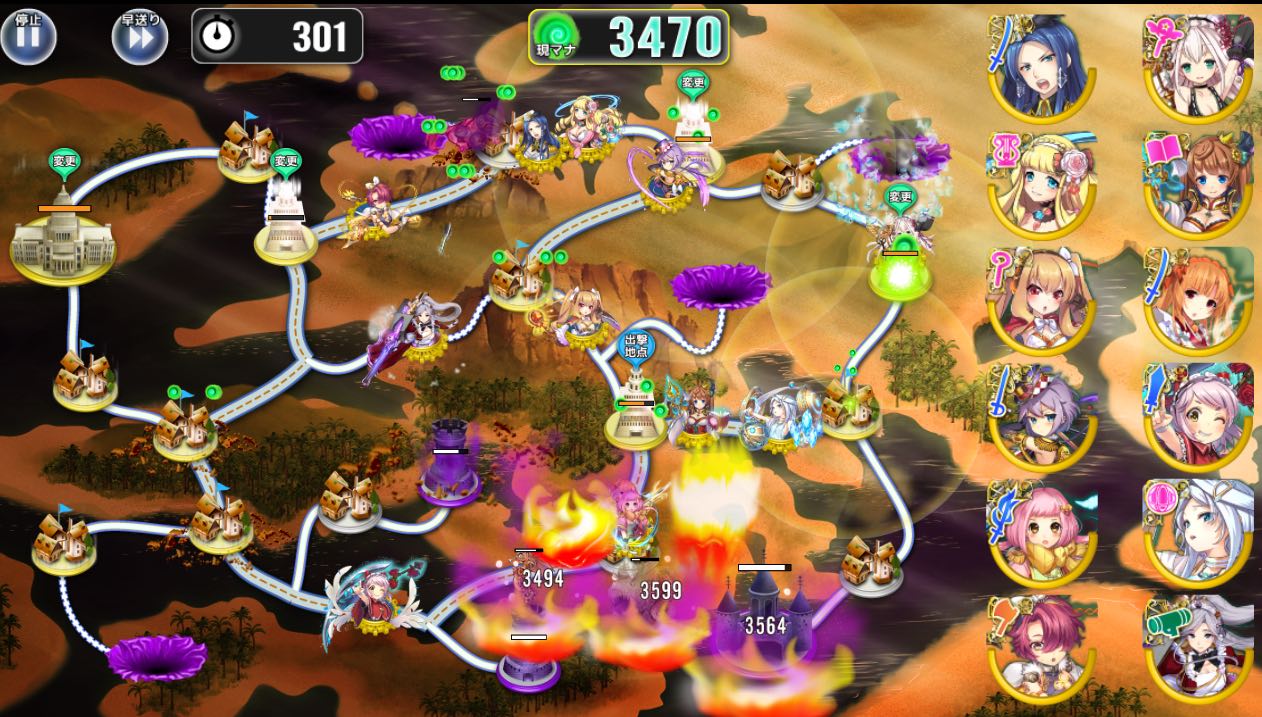This screenshot has height=717, width=1262.
Task: Select the dark blue-haired swordswoman portrait
Action: 1042,66
